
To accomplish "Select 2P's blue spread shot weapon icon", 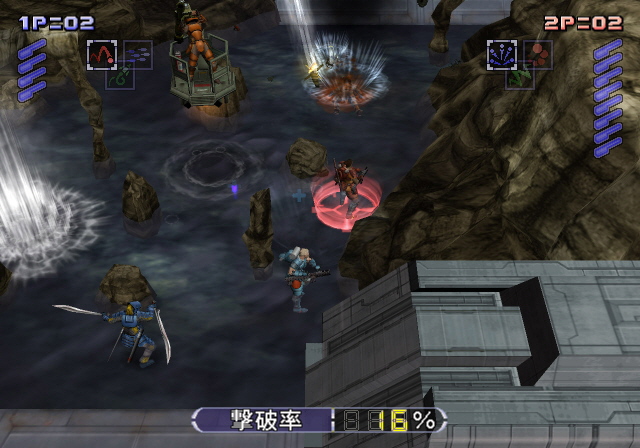I will click(502, 54).
